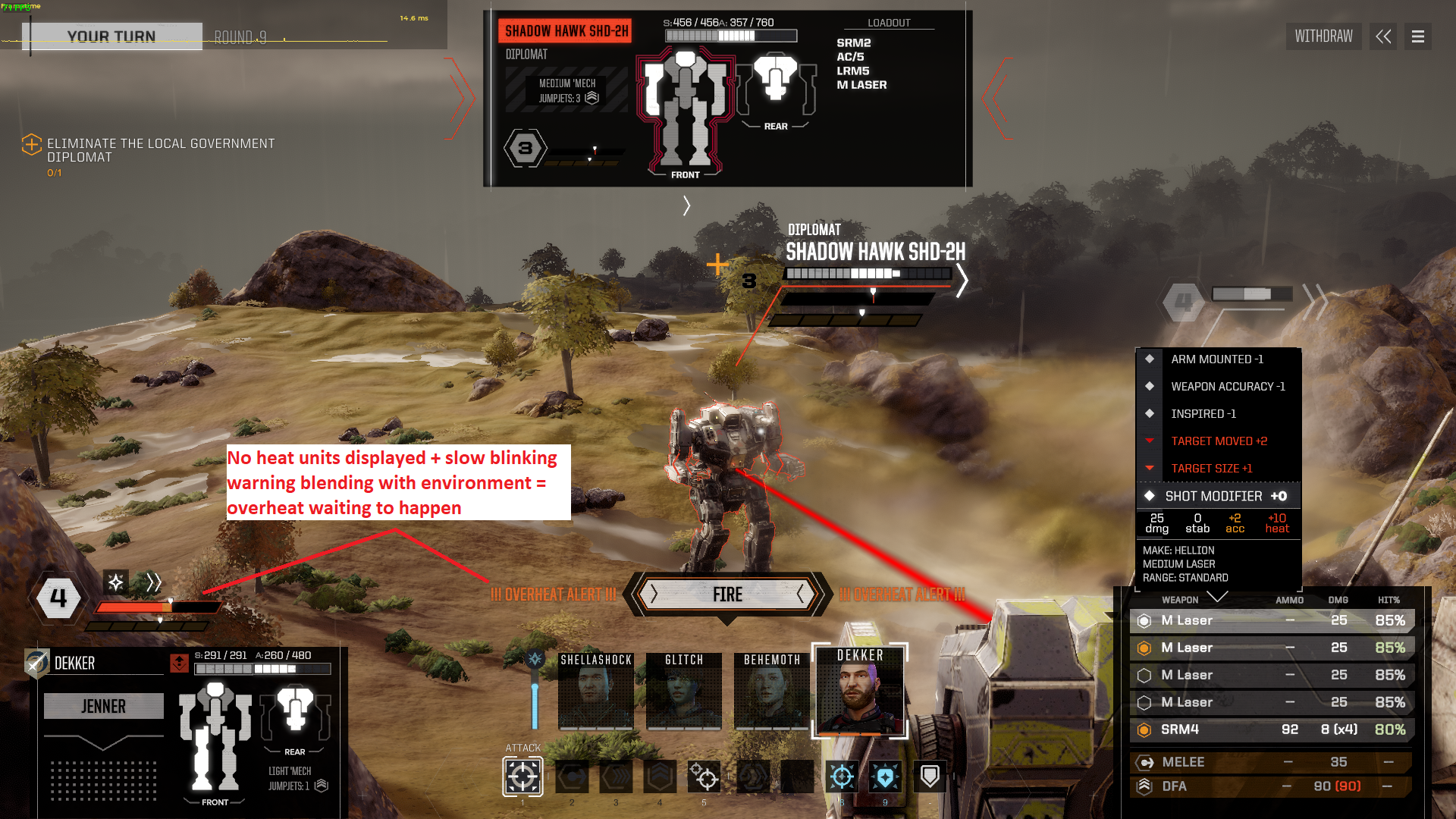Expand the chevron below the Shadow Hawk panel
The image size is (1456, 819).
(x=686, y=206)
